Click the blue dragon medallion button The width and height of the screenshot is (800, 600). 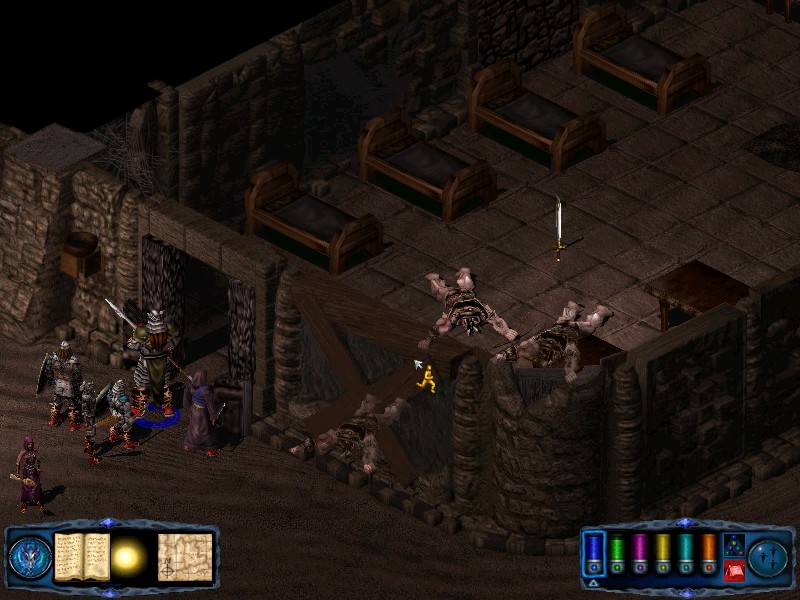30,557
